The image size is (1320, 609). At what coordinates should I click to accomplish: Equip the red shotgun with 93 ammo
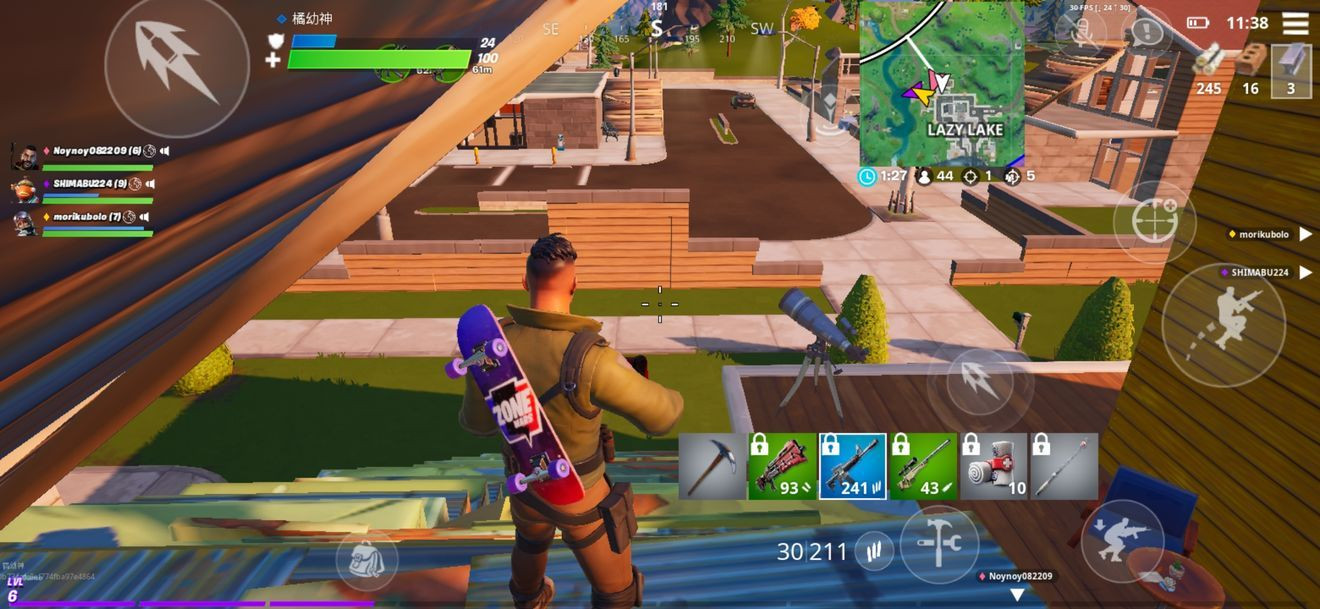point(782,466)
